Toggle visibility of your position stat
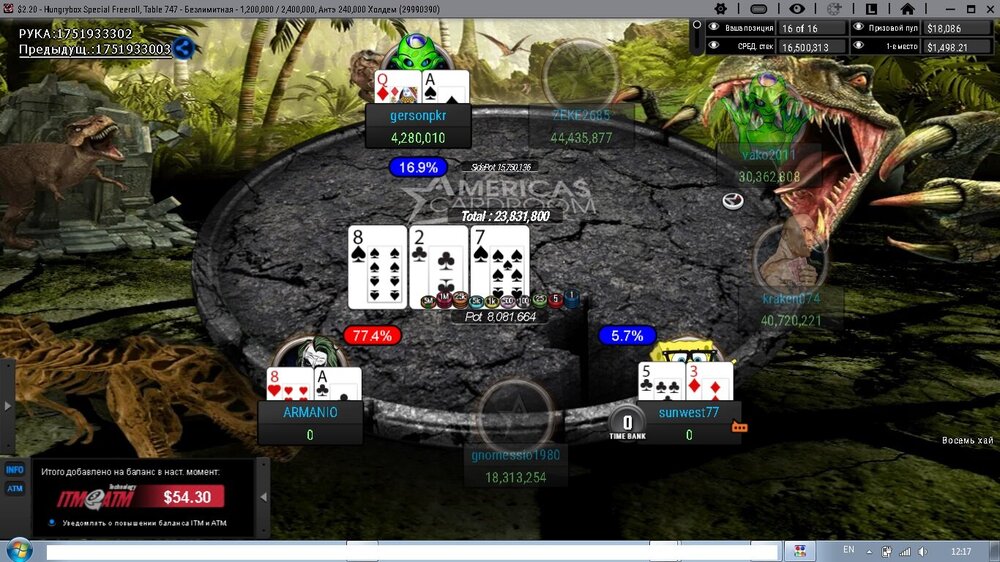This screenshot has height=562, width=1000. 714,28
